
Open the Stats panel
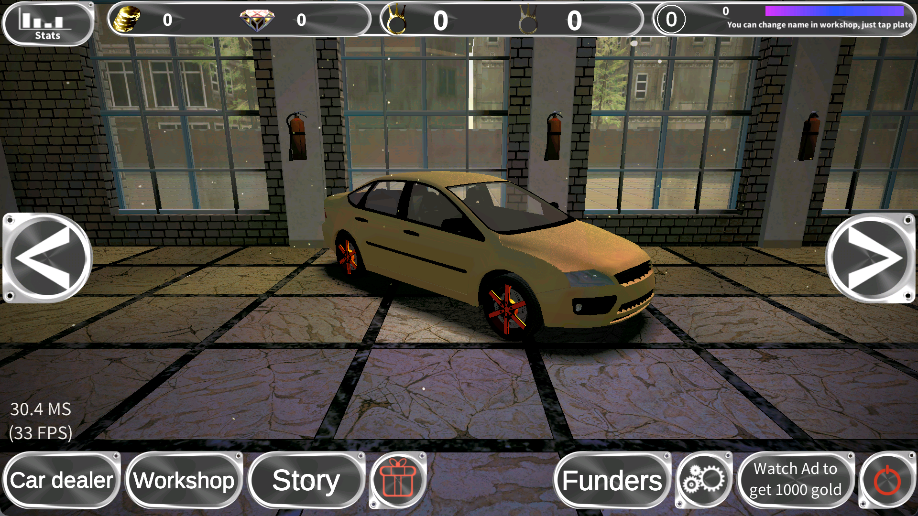tap(48, 24)
